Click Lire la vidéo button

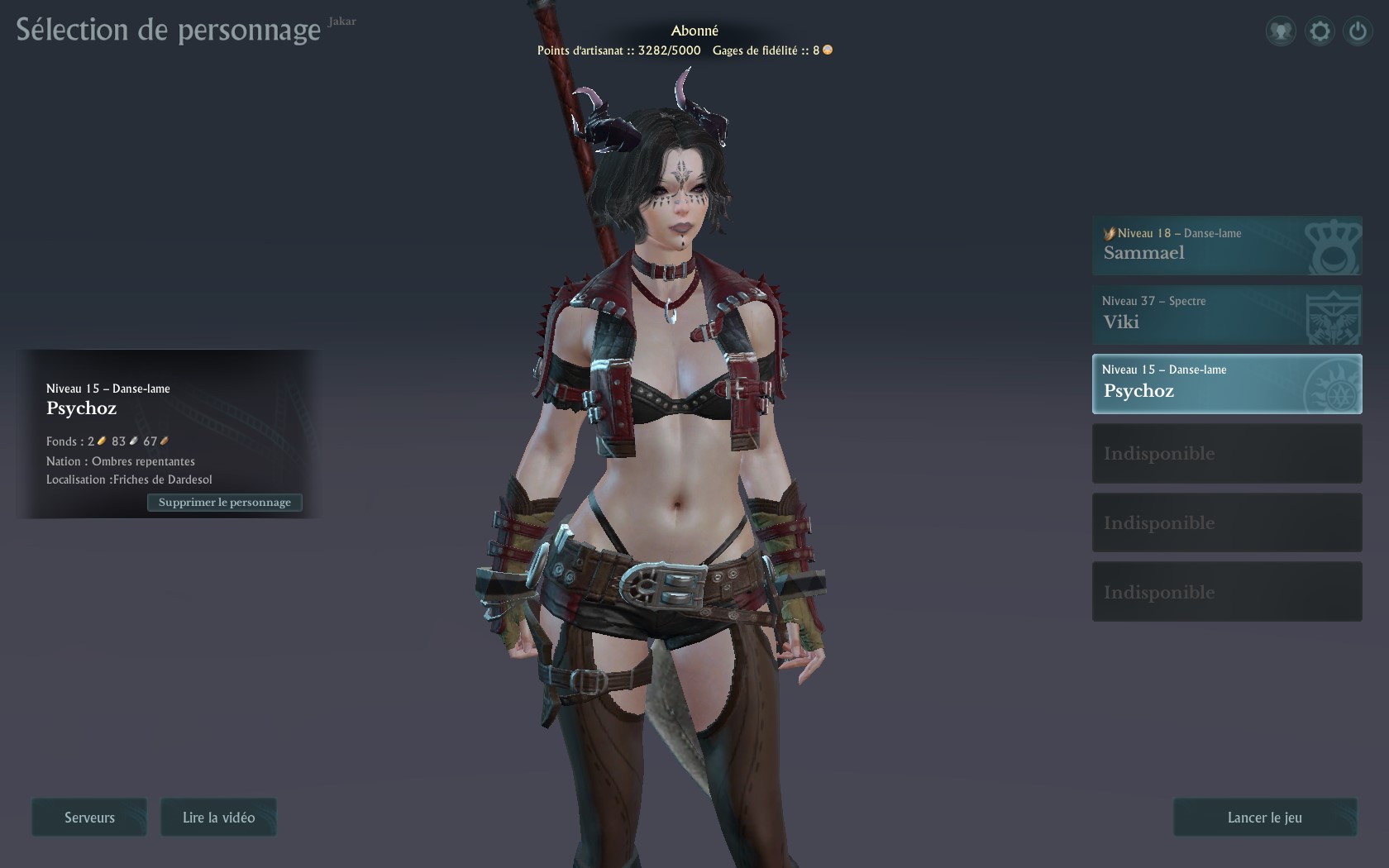218,818
